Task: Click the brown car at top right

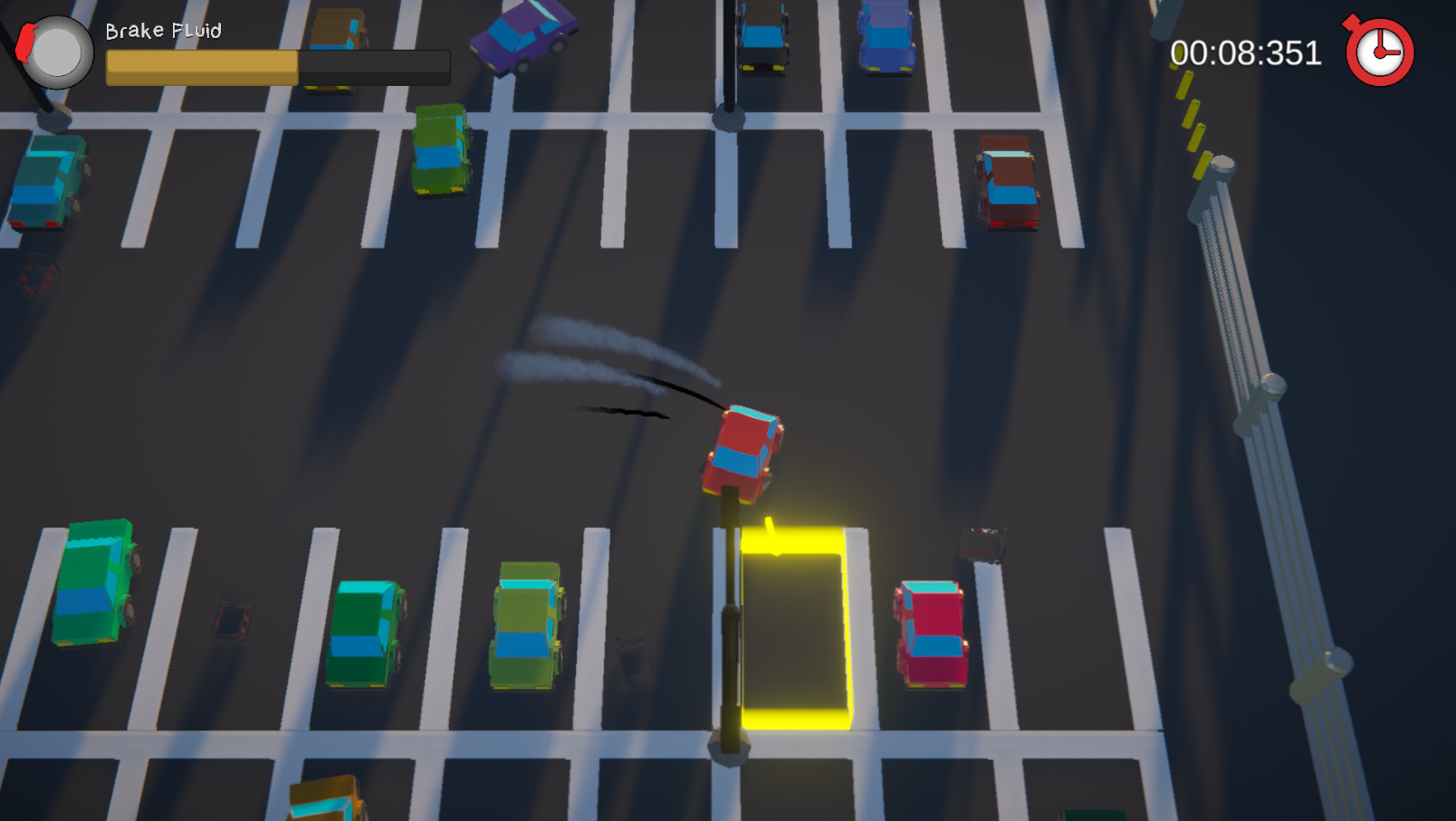Action: pyautogui.click(x=1009, y=181)
